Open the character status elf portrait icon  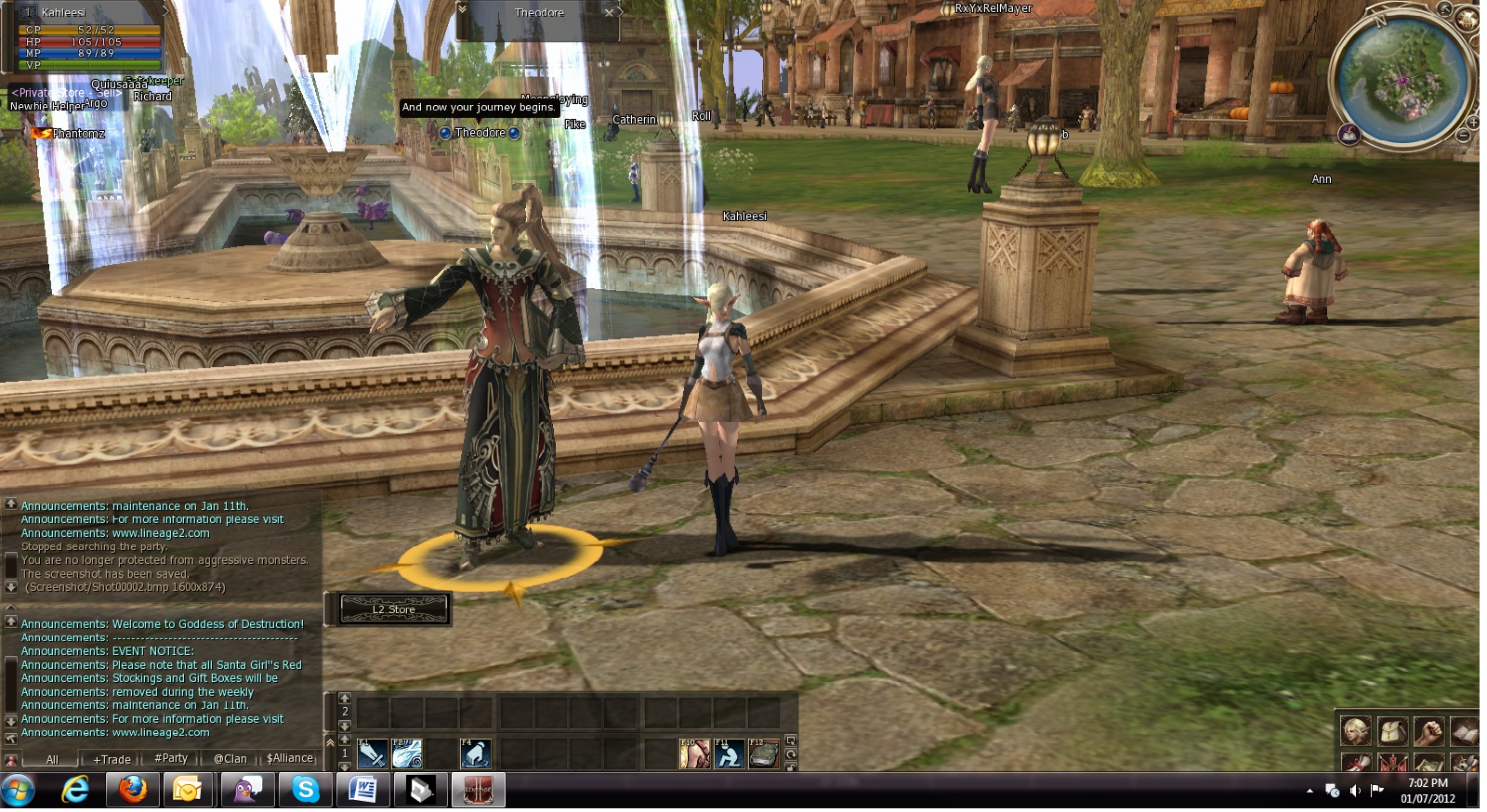[1355, 731]
